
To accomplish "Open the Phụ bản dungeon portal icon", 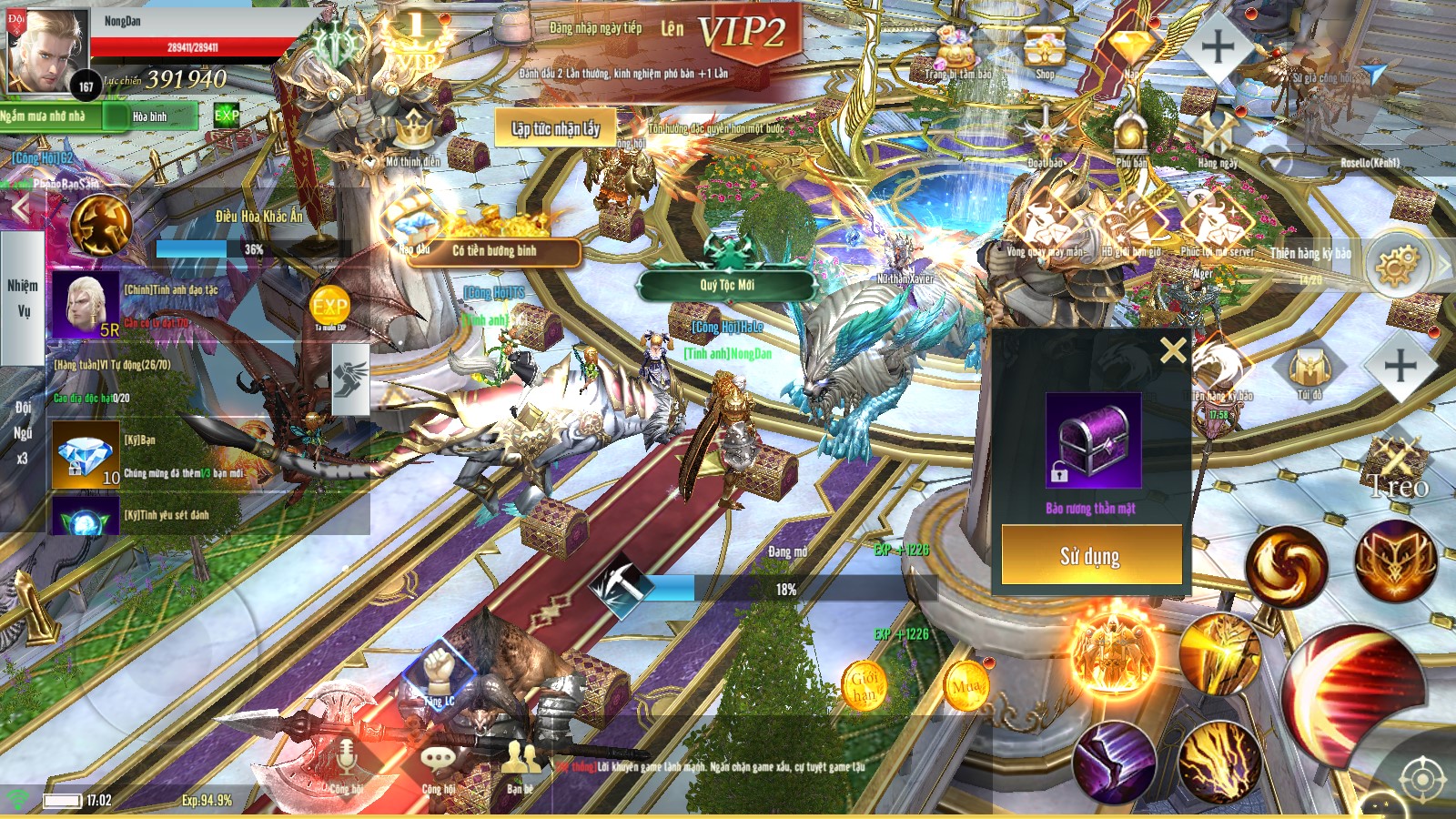I will 1130,136.
